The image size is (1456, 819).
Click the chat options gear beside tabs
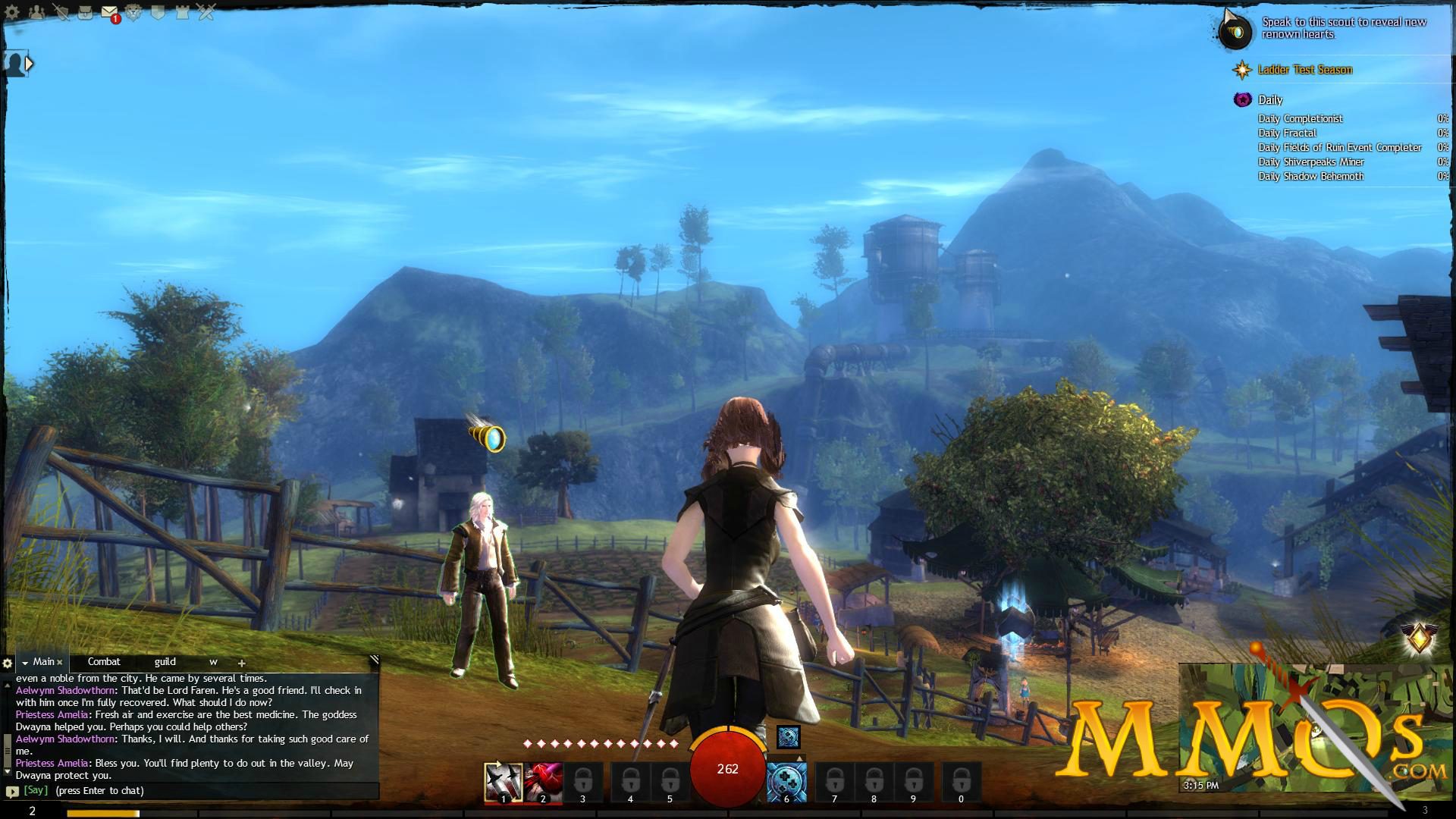click(x=6, y=661)
